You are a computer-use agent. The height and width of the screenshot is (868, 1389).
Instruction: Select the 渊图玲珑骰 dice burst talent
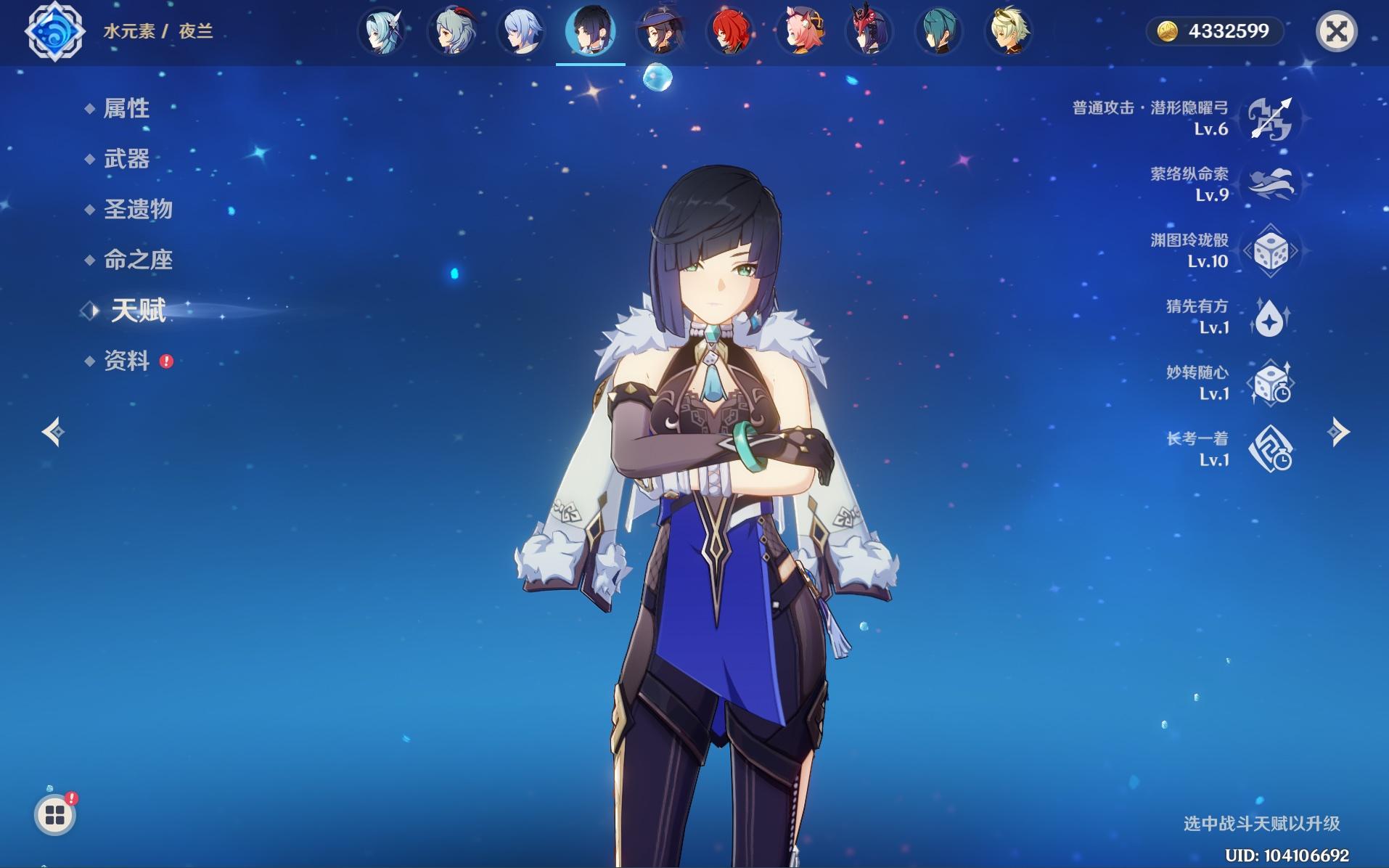coord(1270,250)
